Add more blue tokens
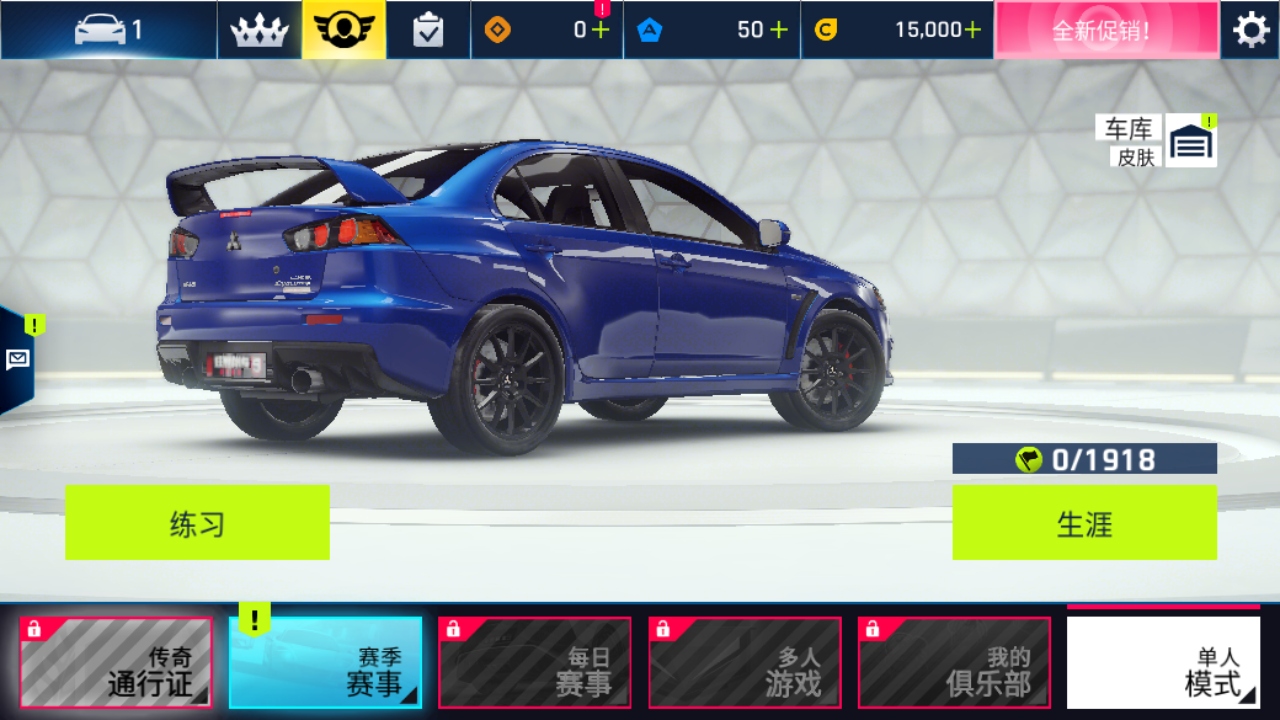This screenshot has height=720, width=1280. (778, 30)
